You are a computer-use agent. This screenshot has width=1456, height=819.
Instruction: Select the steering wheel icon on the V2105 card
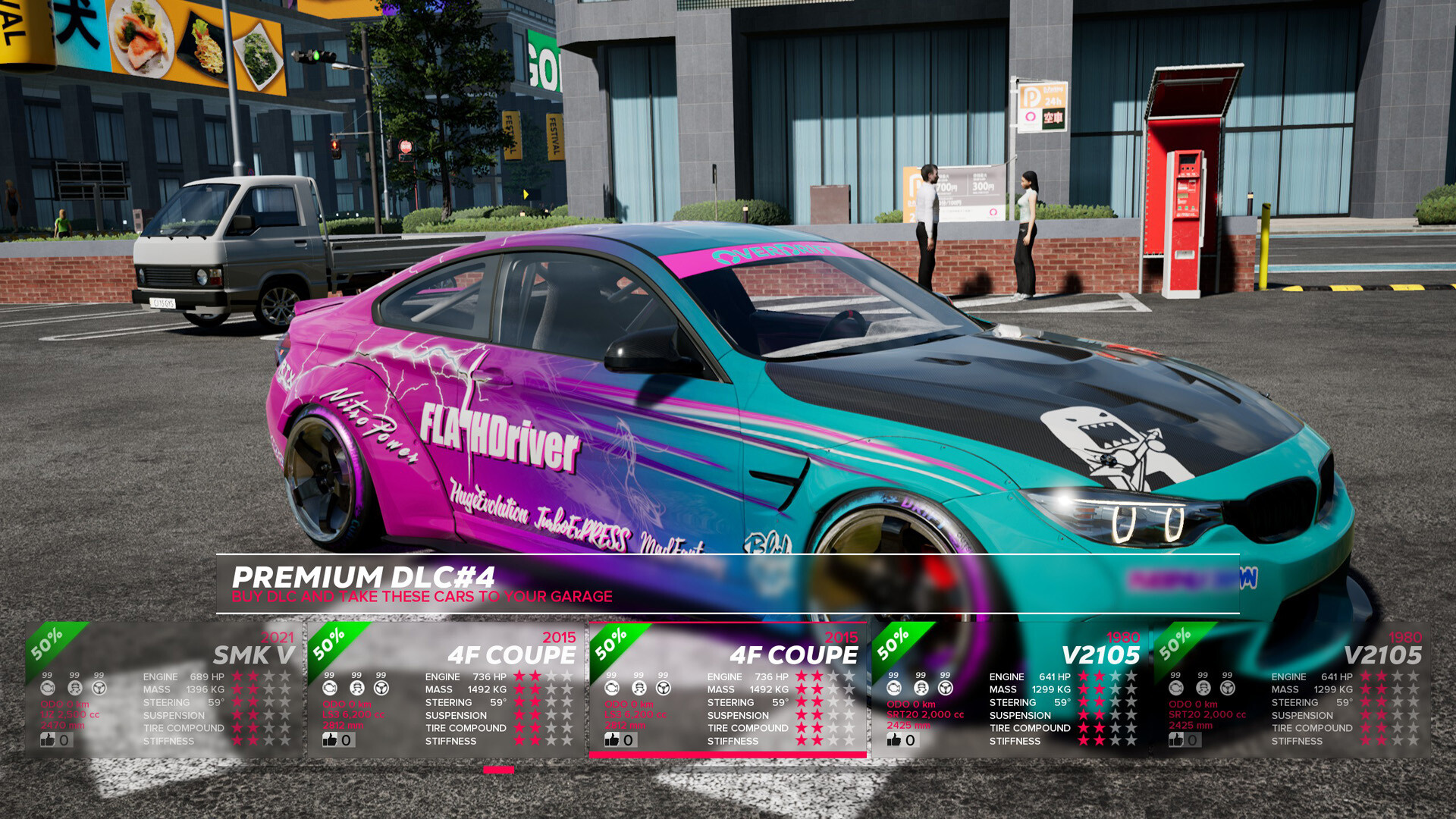pyautogui.click(x=944, y=688)
